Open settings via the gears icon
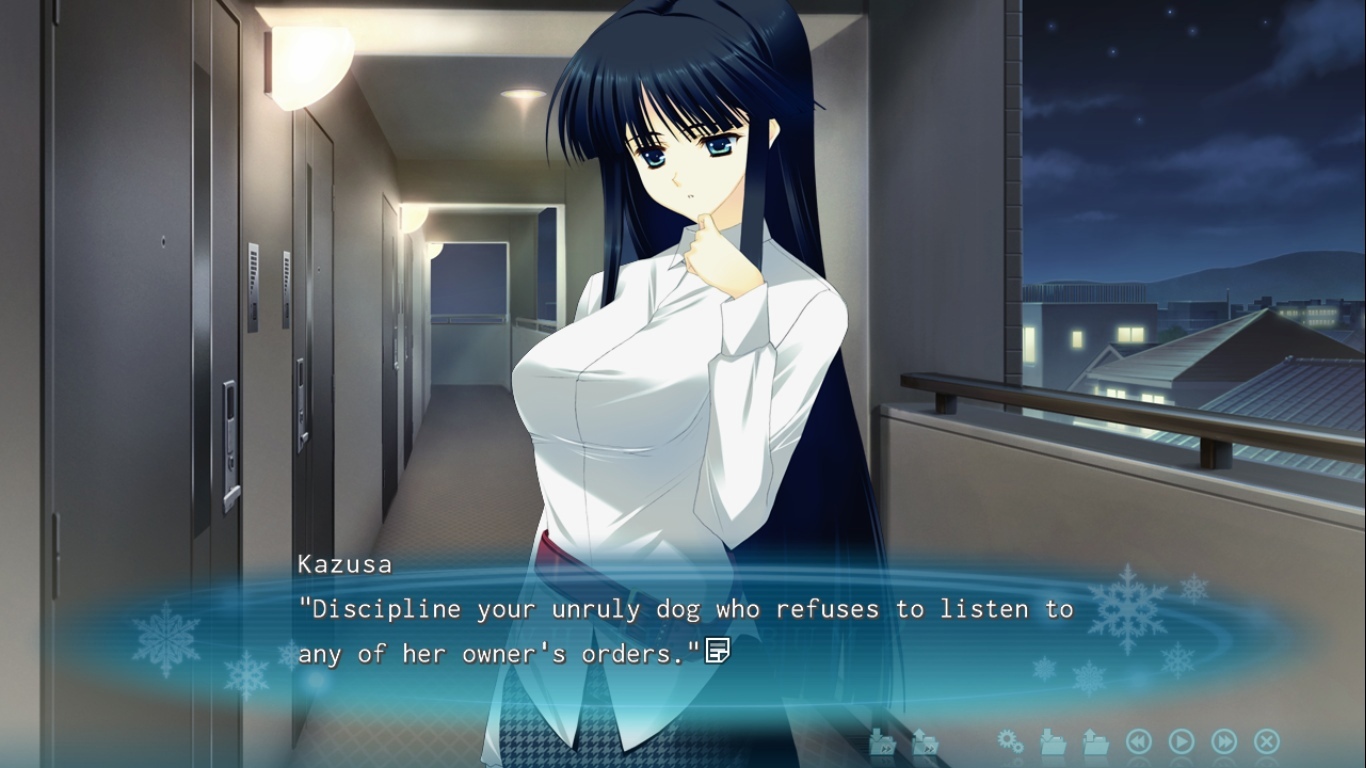1366x768 pixels. coord(1010,741)
